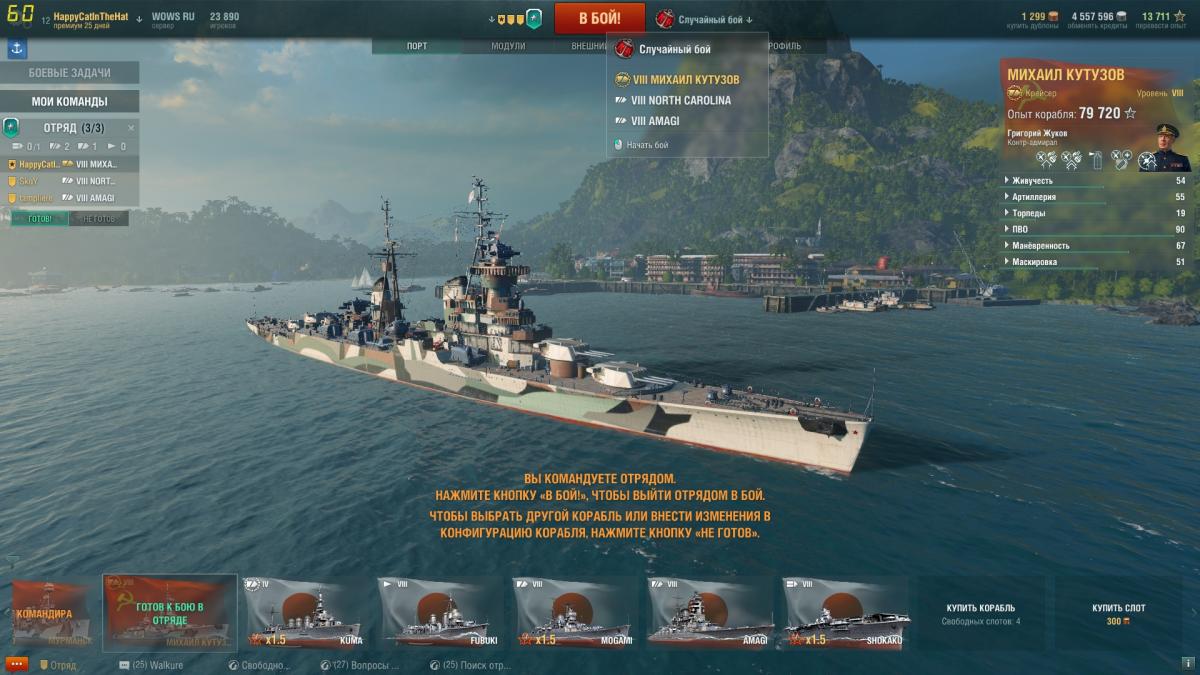
Task: Open the БОЕВЫЕ ЗАДАЧИ panel
Action: 69,73
